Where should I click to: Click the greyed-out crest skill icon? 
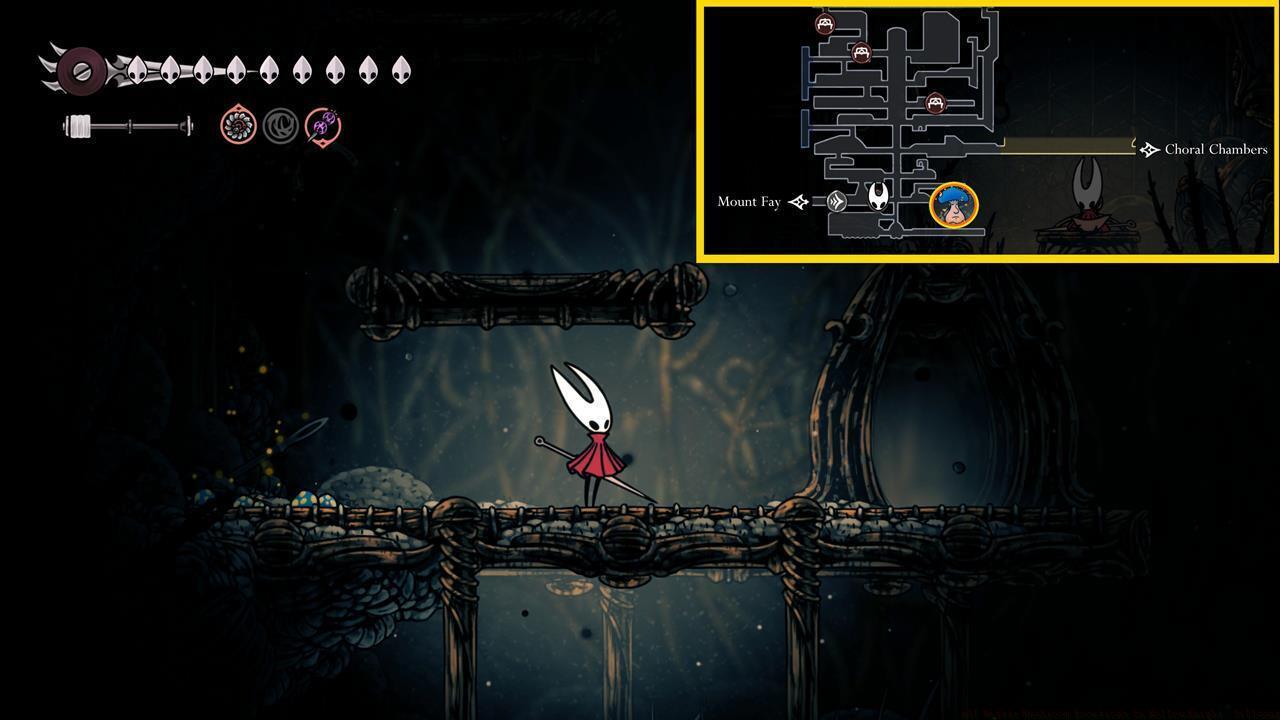tap(280, 126)
